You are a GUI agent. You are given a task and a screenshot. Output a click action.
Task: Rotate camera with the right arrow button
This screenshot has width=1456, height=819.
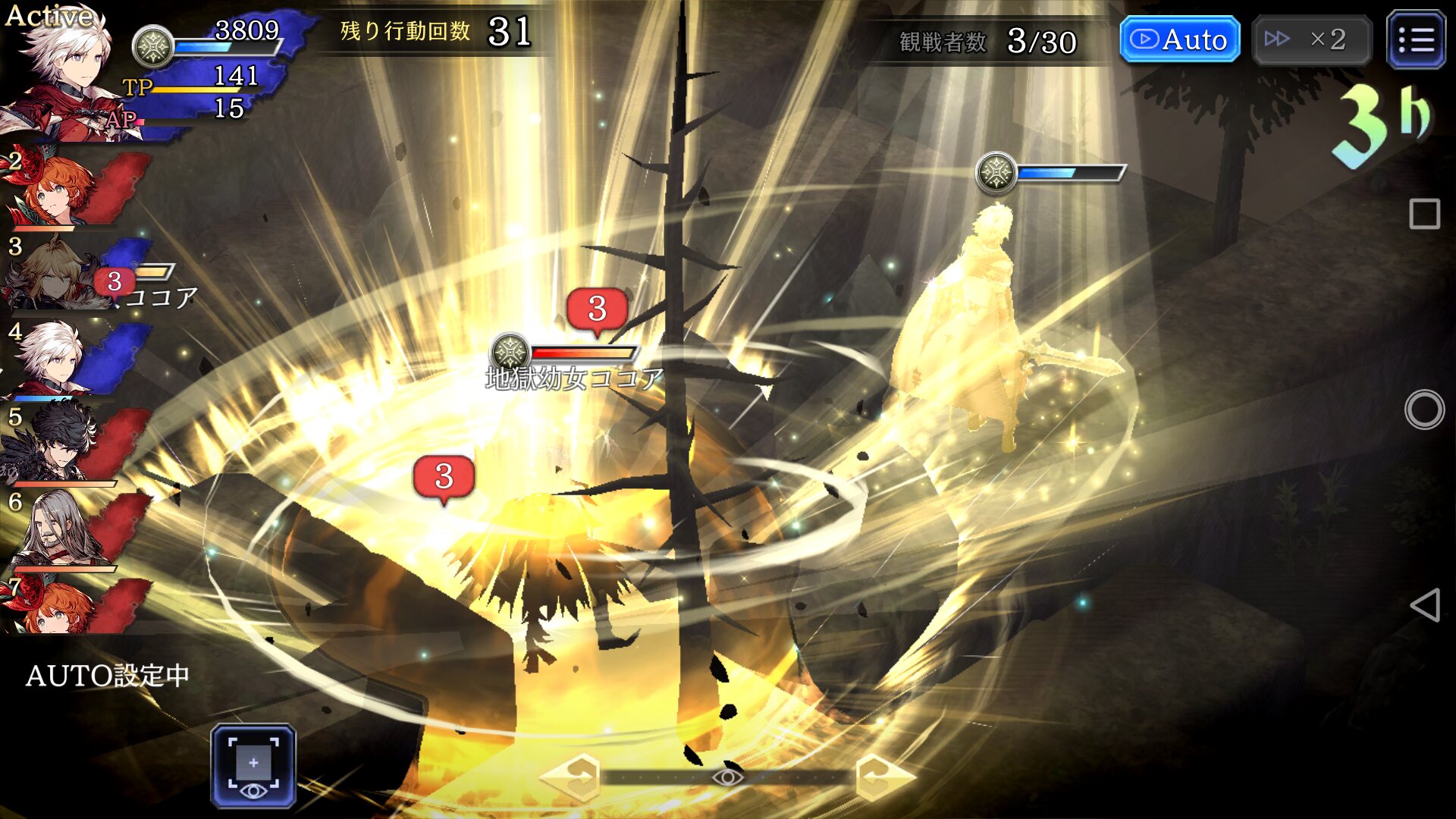tap(884, 777)
